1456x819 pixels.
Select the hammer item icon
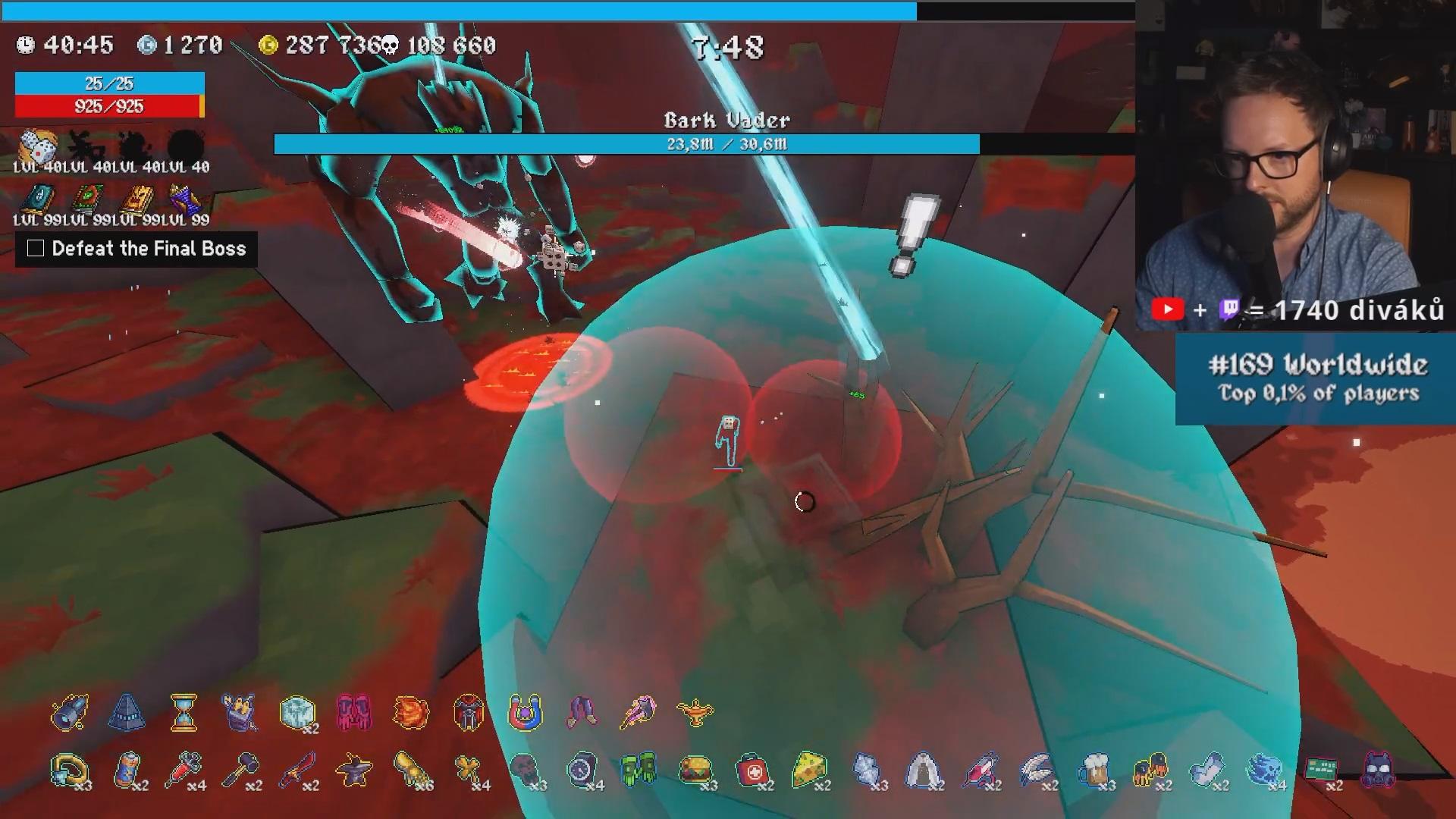pos(241,770)
